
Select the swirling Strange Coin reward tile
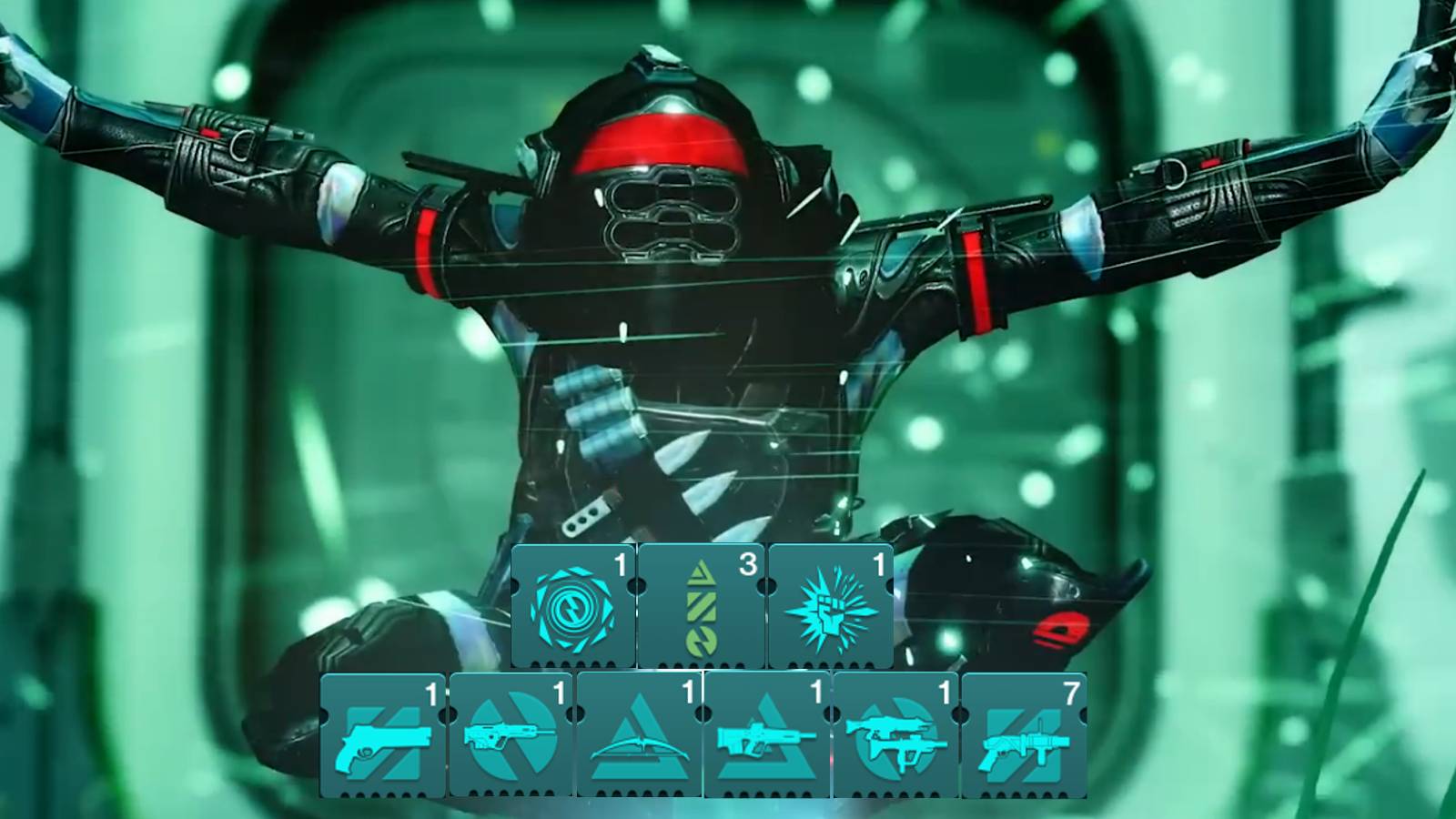573,605
